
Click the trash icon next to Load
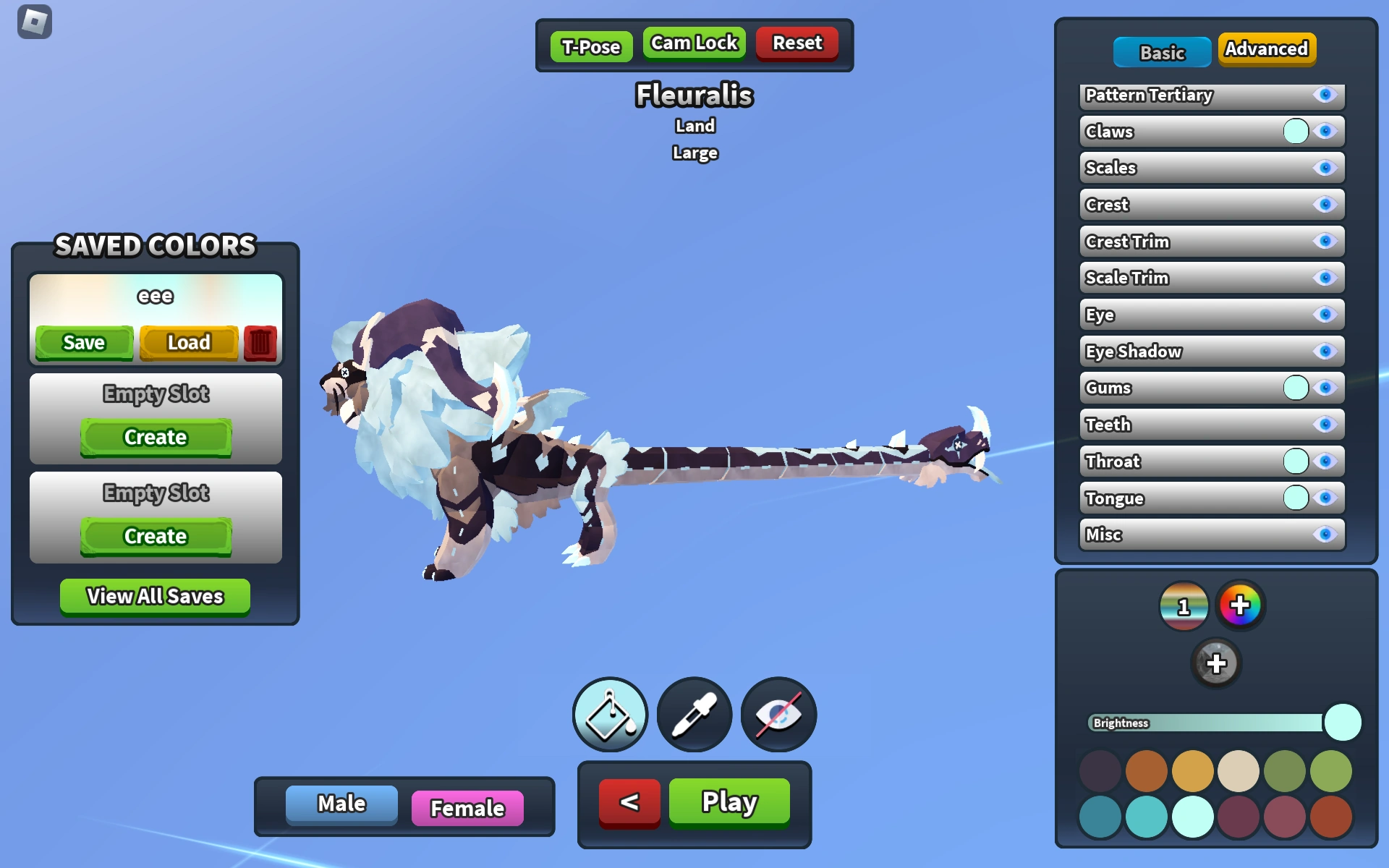(260, 343)
